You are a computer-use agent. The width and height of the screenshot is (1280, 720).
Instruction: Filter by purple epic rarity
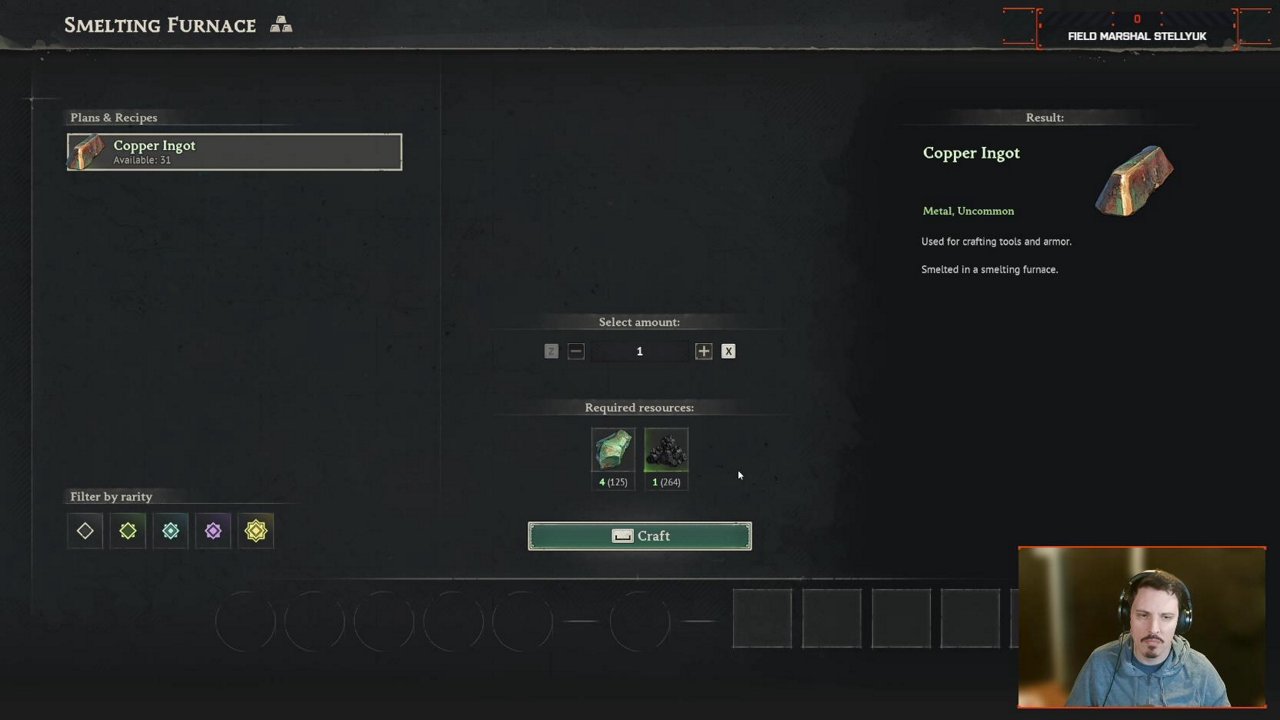(213, 531)
